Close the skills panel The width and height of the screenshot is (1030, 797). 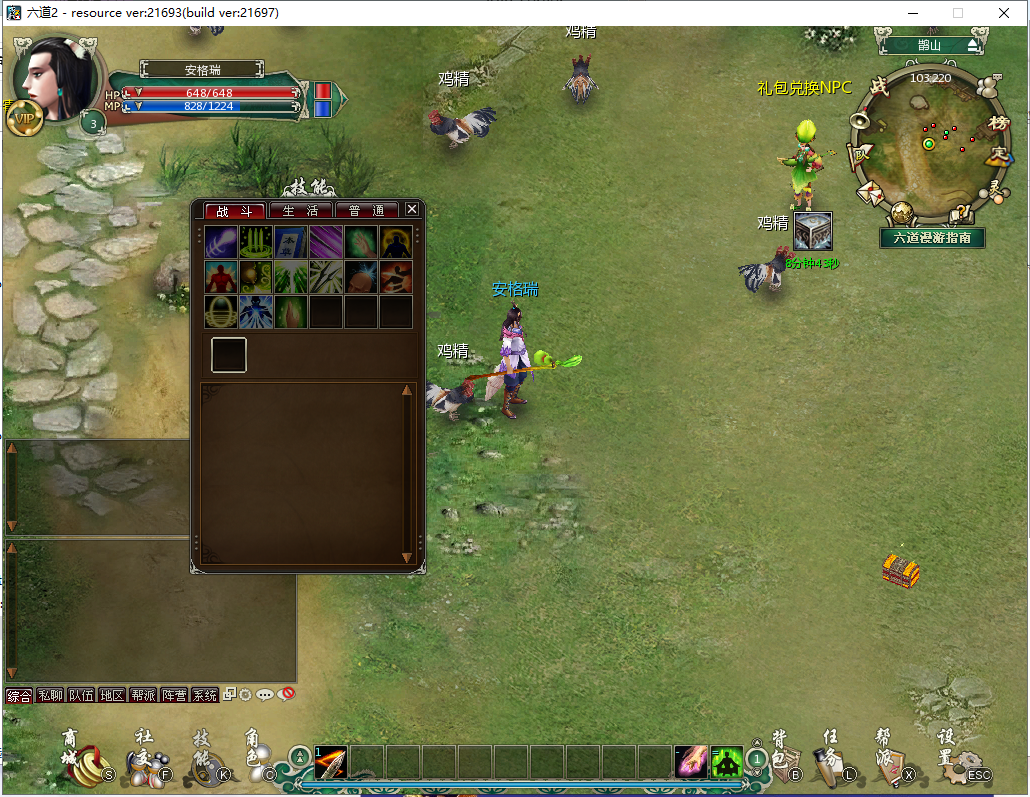tap(411, 210)
